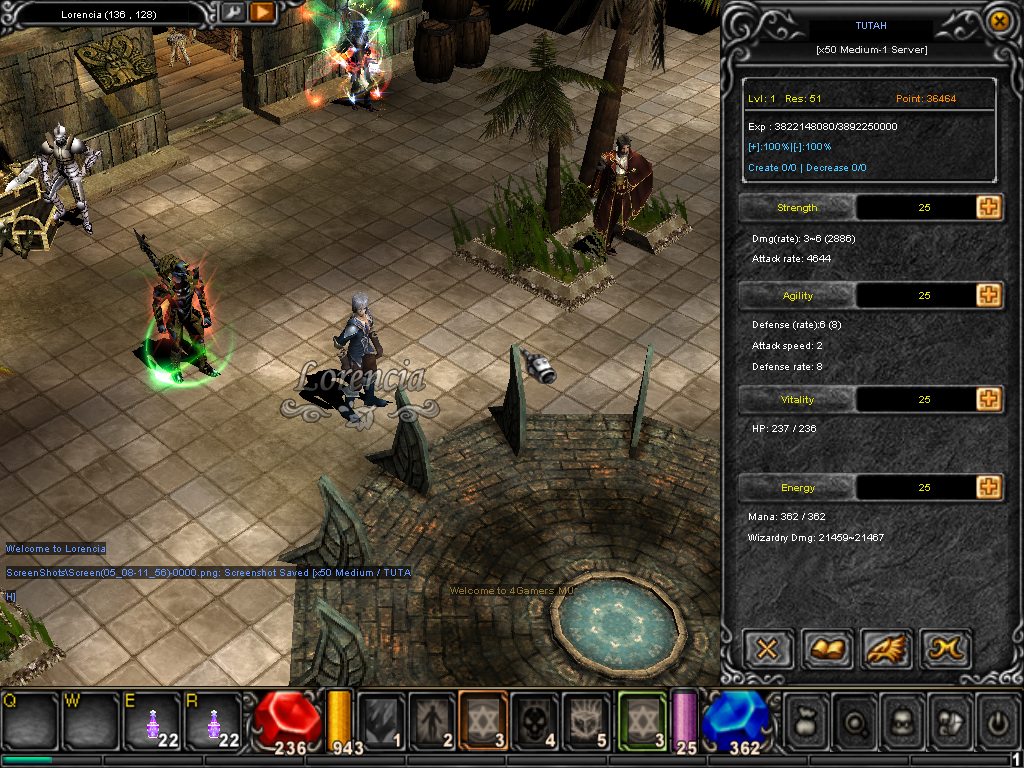
Task: Activate the figure skill in slot 2
Action: [432, 720]
